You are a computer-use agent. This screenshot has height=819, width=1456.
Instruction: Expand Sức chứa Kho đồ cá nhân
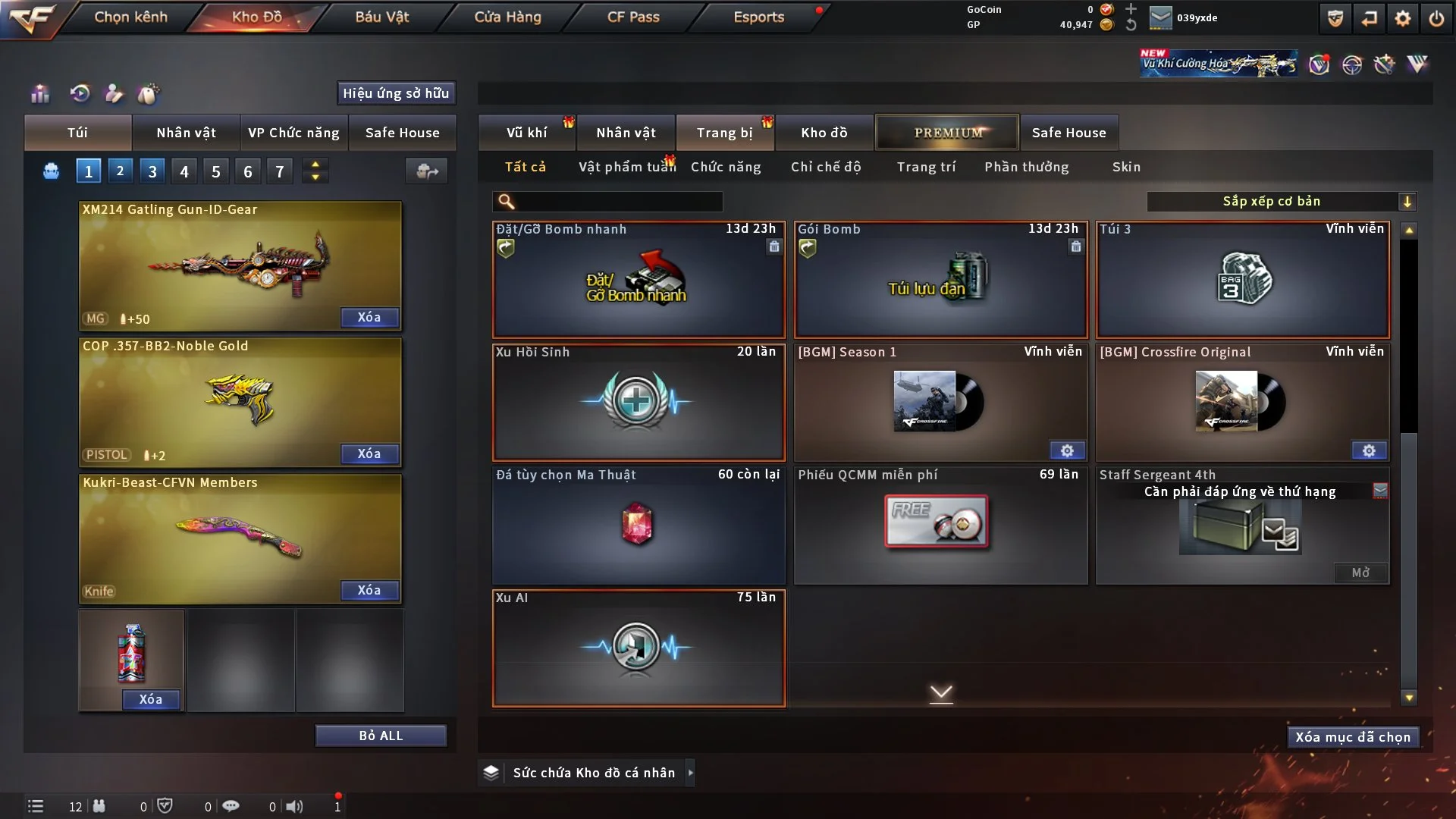point(689,773)
